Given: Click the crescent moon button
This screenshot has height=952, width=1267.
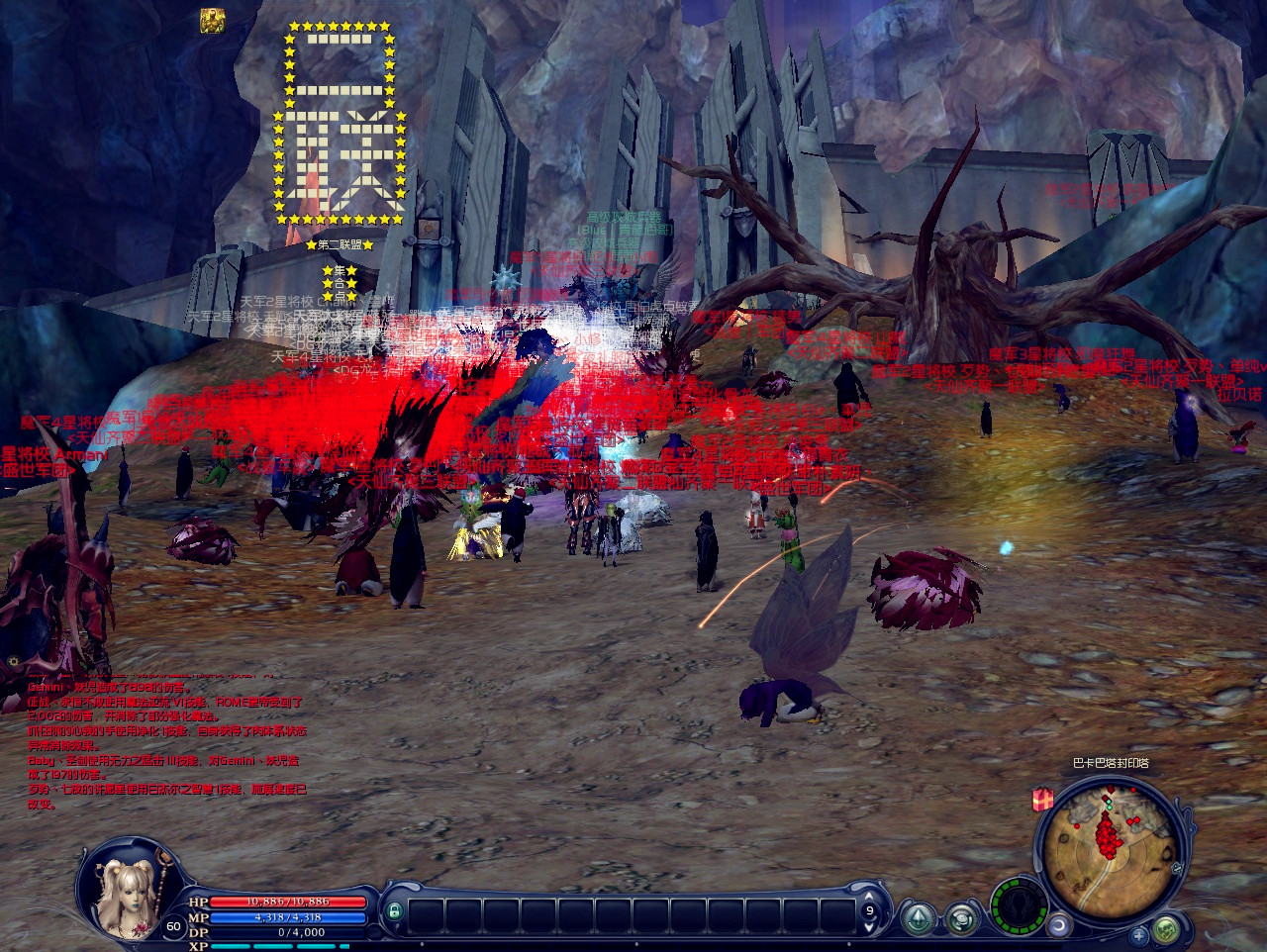Looking at the screenshot, I should [x=1058, y=925].
